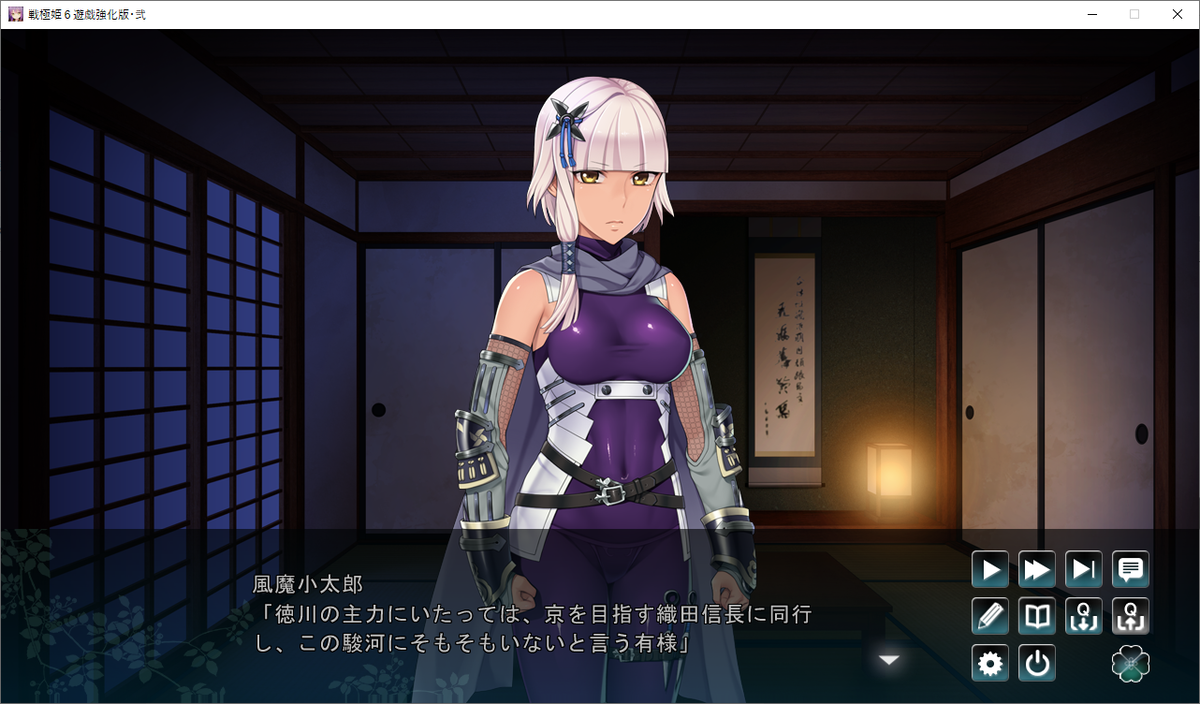Activate the fast-forward double arrow button
This screenshot has height=704, width=1200.
(1037, 570)
